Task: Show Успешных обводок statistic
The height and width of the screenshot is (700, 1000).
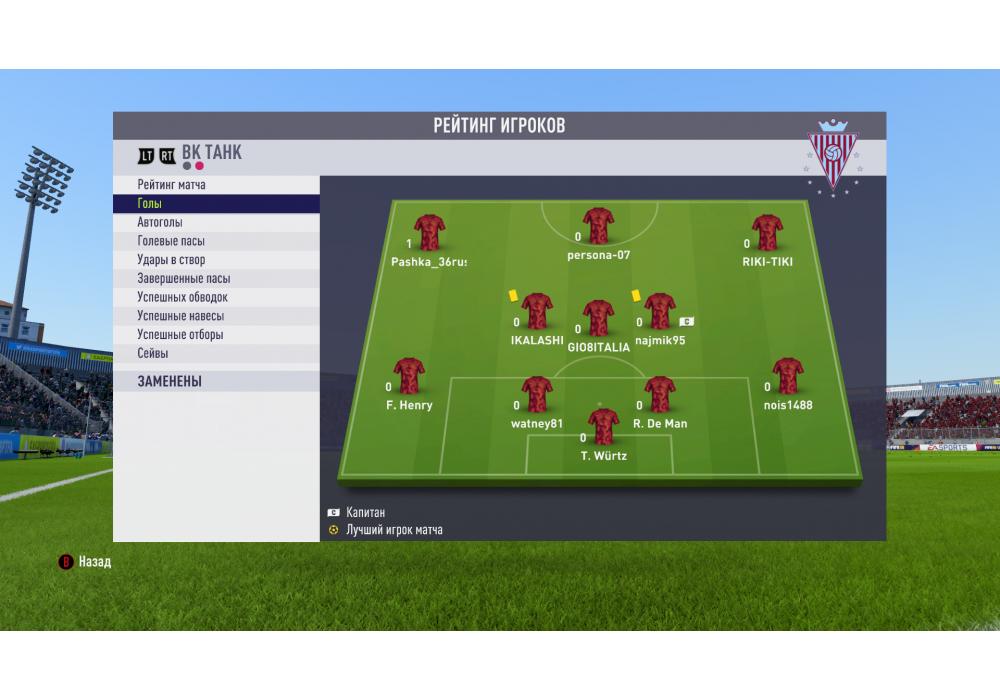Action: pos(216,297)
